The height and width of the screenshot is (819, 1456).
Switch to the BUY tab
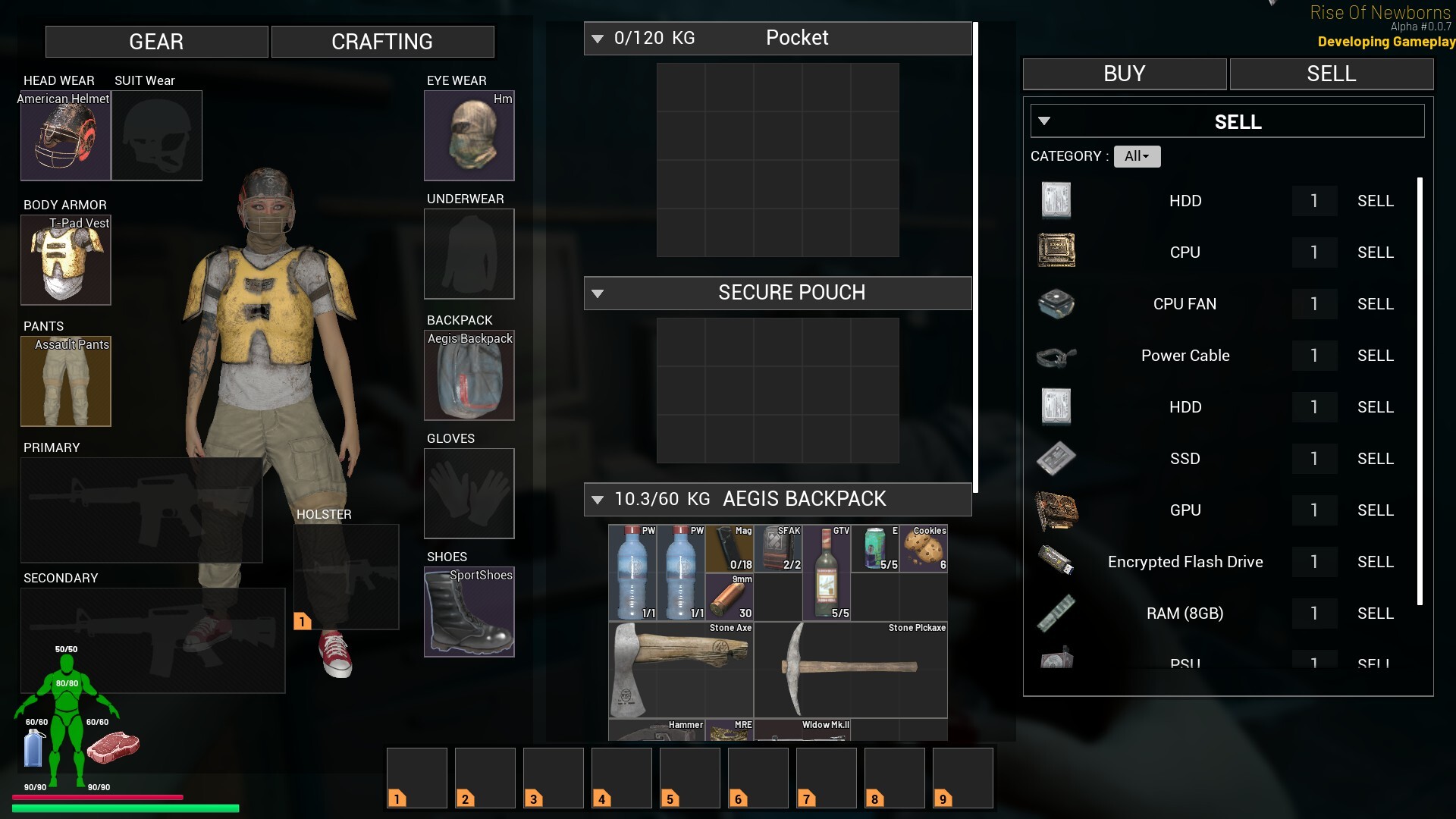click(x=1124, y=74)
